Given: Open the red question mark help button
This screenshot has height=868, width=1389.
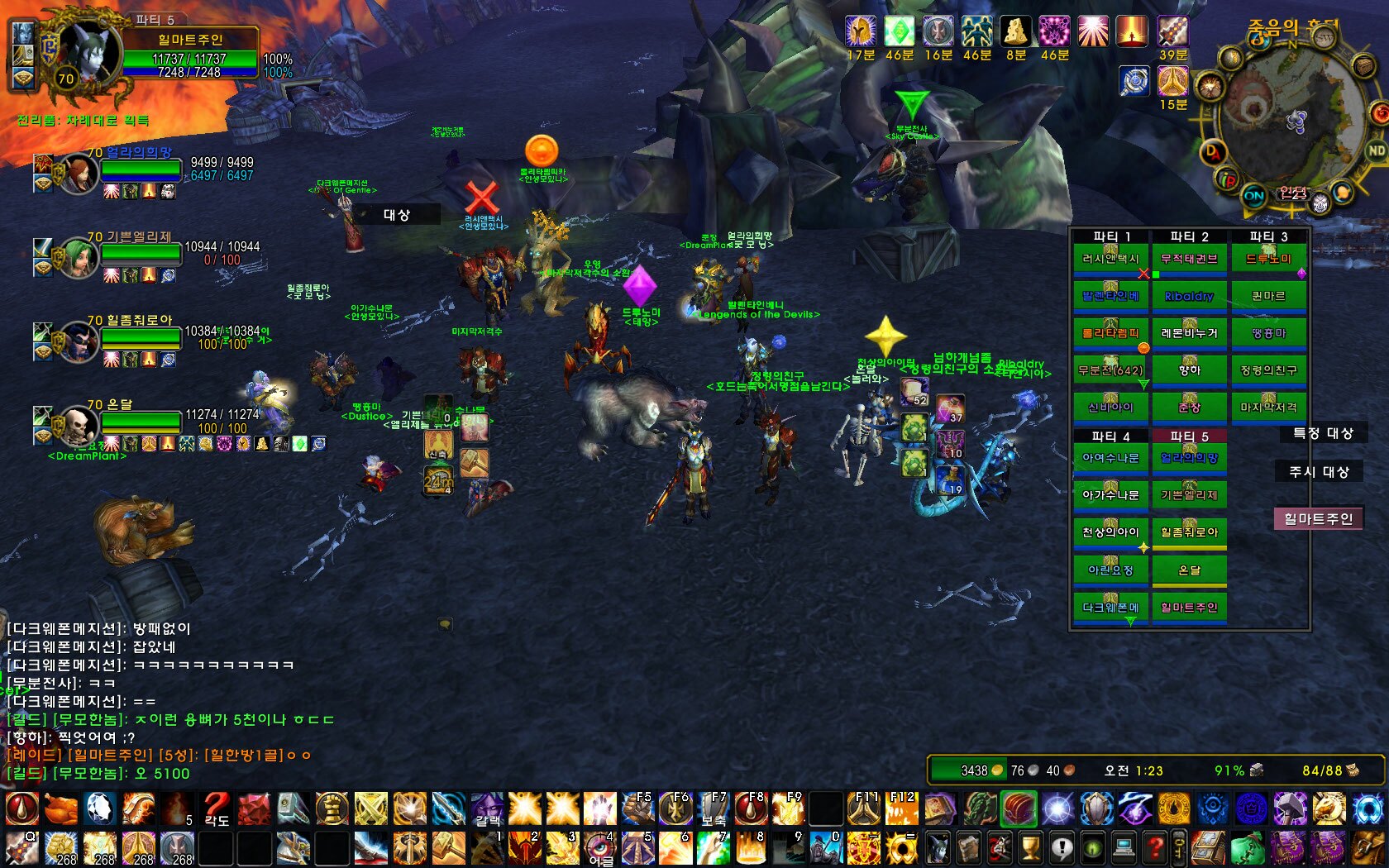Looking at the screenshot, I should coord(1155,849).
